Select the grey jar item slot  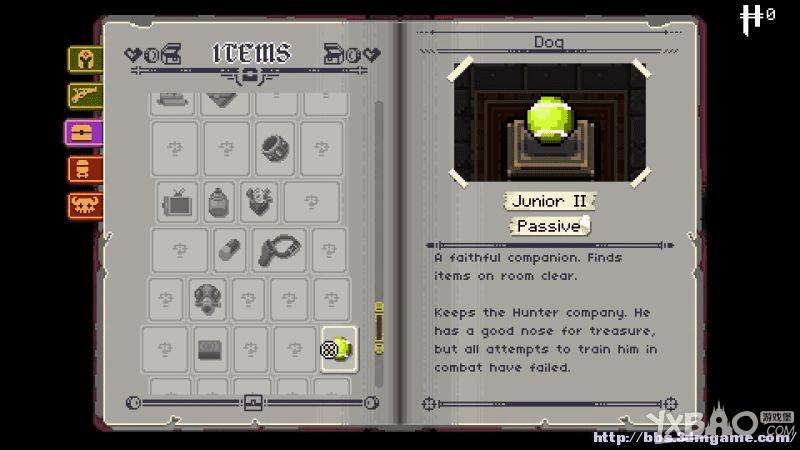pos(220,202)
